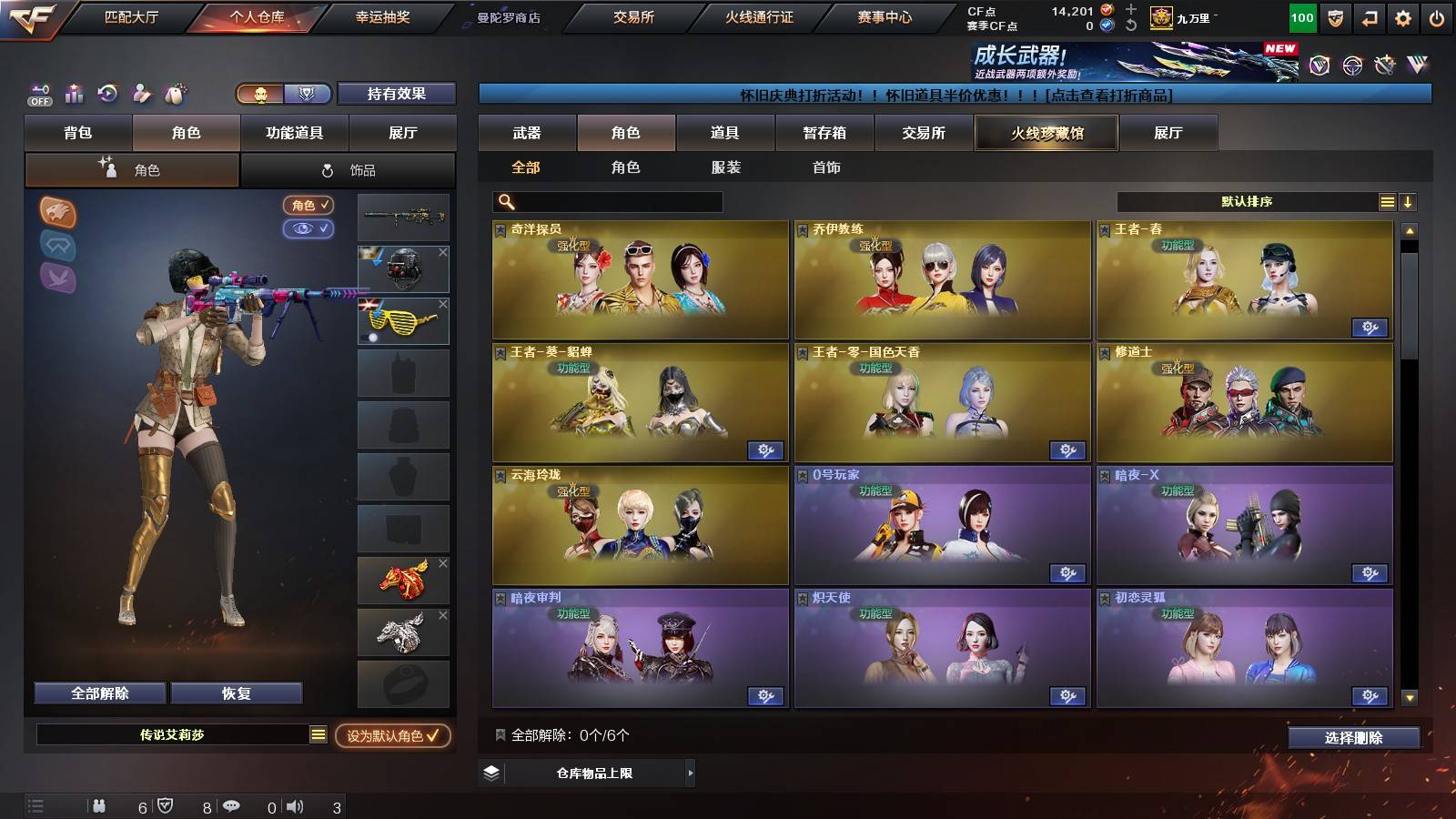1456x819 pixels.
Task: Open the pet dog-tag icon in the toolbar
Action: coord(174,93)
